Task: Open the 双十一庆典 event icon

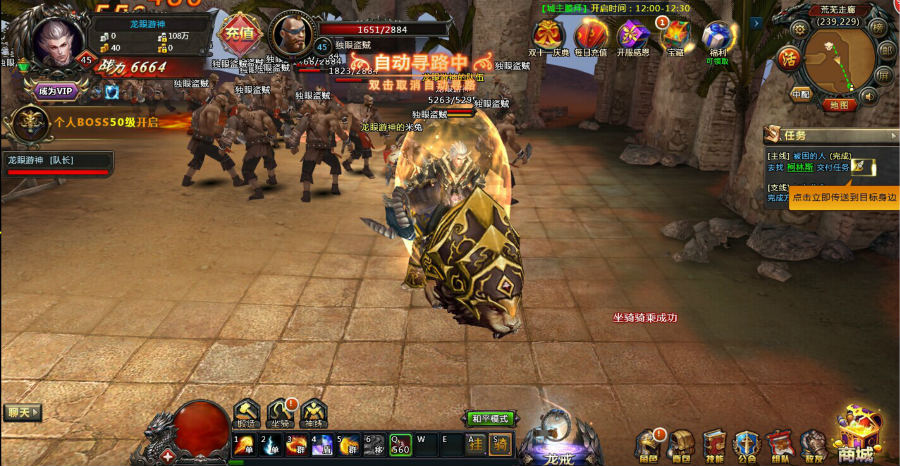Action: 549,35
